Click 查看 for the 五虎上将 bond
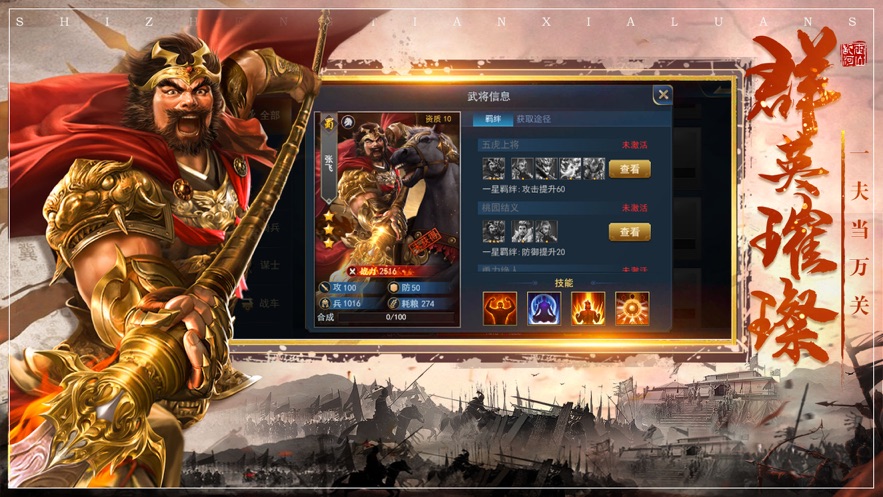 [629, 169]
